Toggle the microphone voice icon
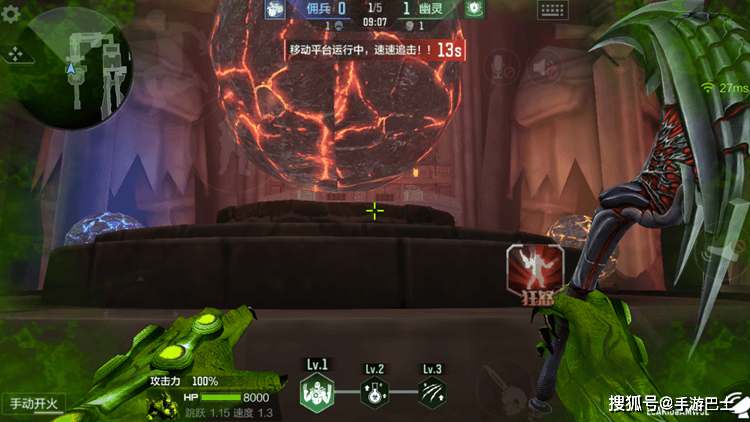The width and height of the screenshot is (750, 422). point(499,66)
